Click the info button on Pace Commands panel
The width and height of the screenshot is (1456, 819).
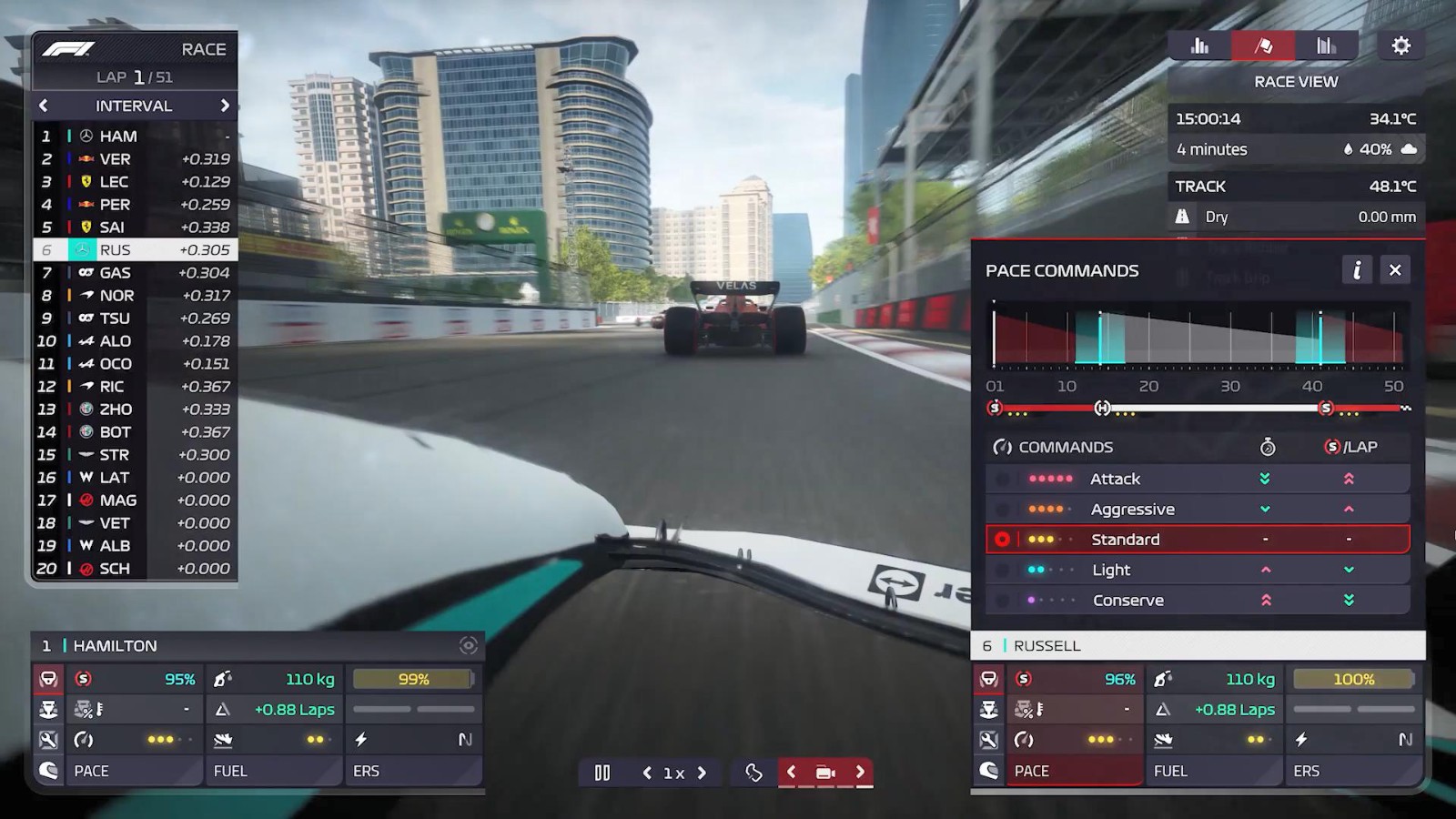(1359, 270)
